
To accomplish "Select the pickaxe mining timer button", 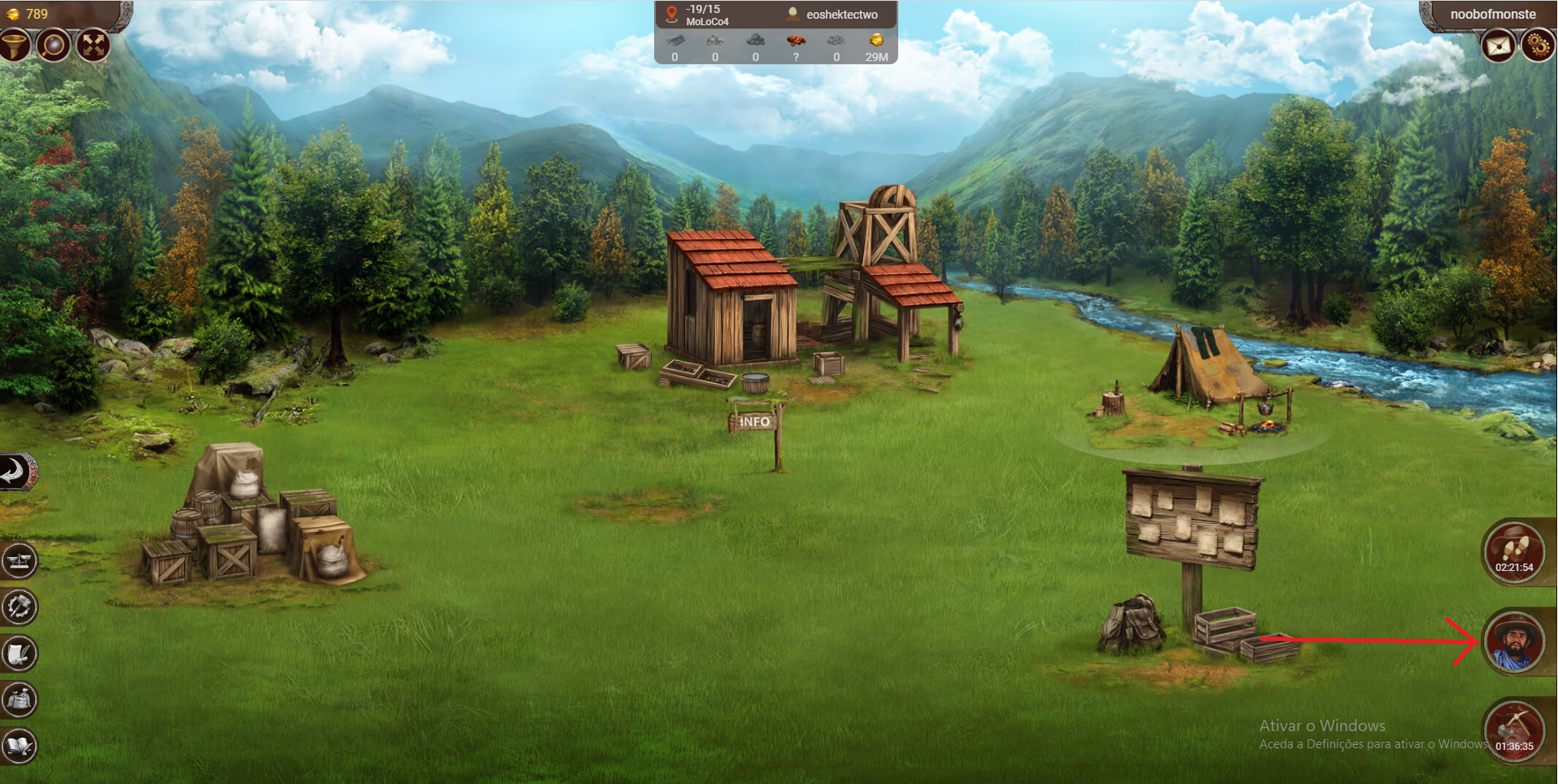I will coord(1513,730).
